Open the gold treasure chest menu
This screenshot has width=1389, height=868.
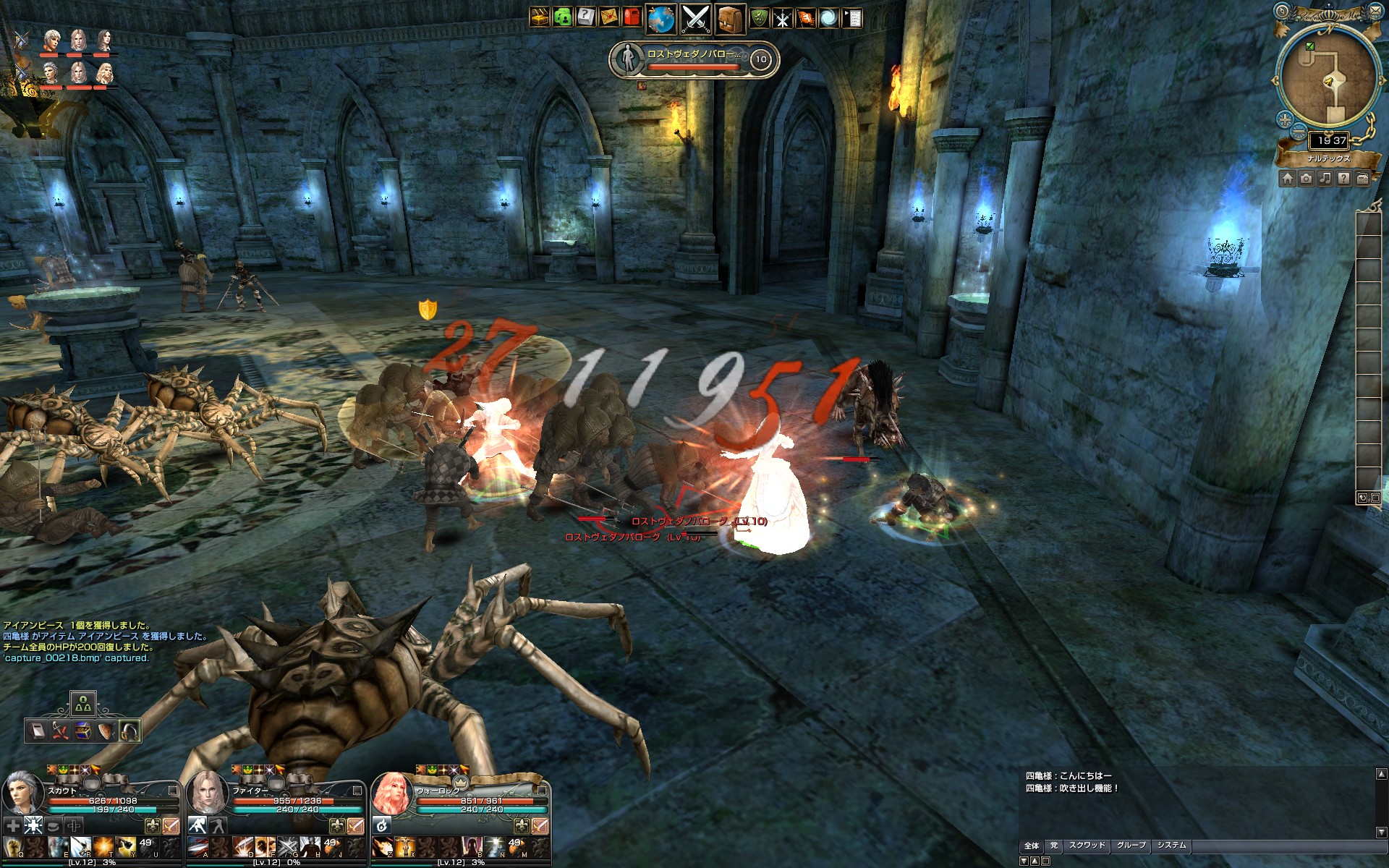[539, 17]
